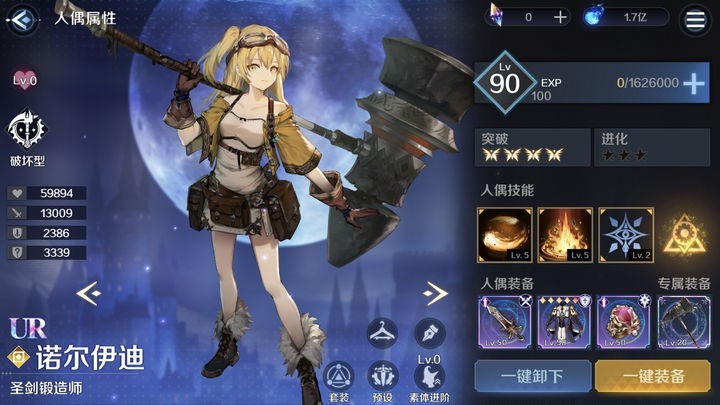Select the golden orb skill icon
The width and height of the screenshot is (720, 405).
pos(504,234)
